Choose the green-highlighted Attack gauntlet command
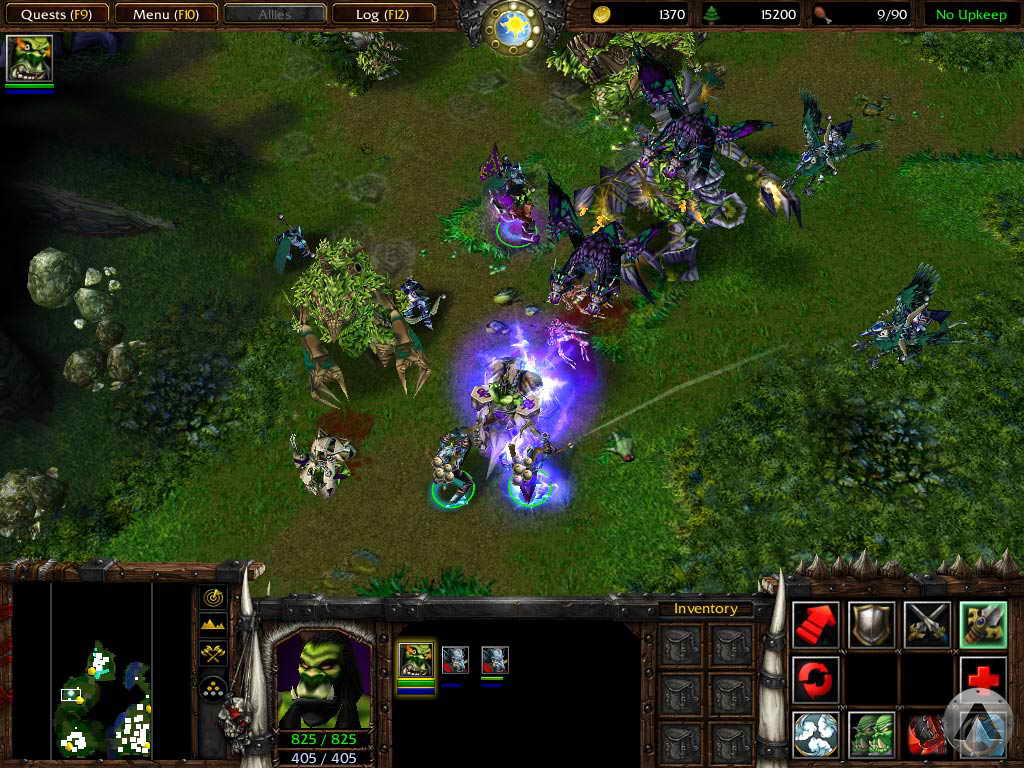1024x768 pixels. point(982,624)
